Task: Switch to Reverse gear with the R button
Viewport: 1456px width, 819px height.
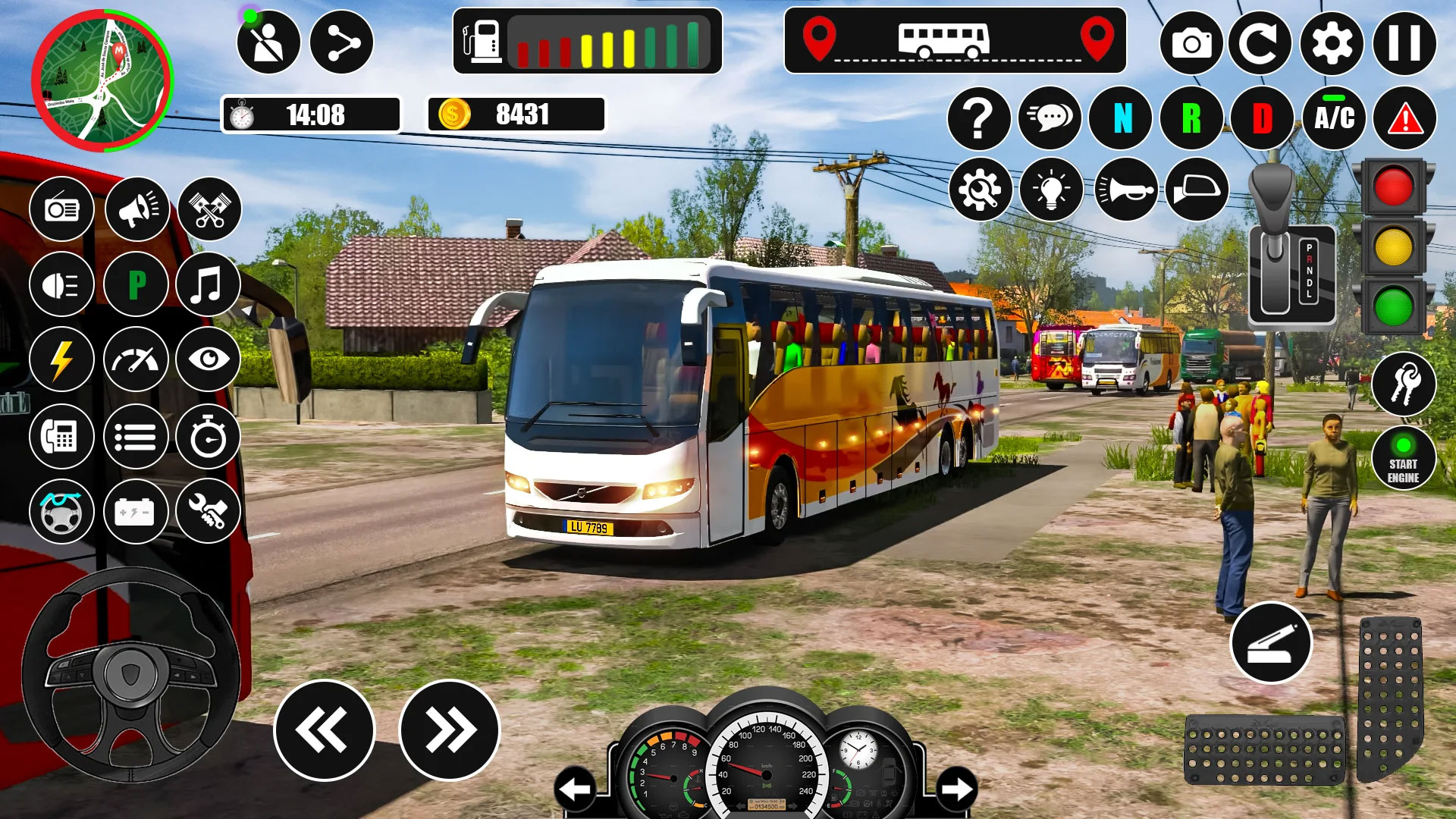Action: pos(1190,118)
